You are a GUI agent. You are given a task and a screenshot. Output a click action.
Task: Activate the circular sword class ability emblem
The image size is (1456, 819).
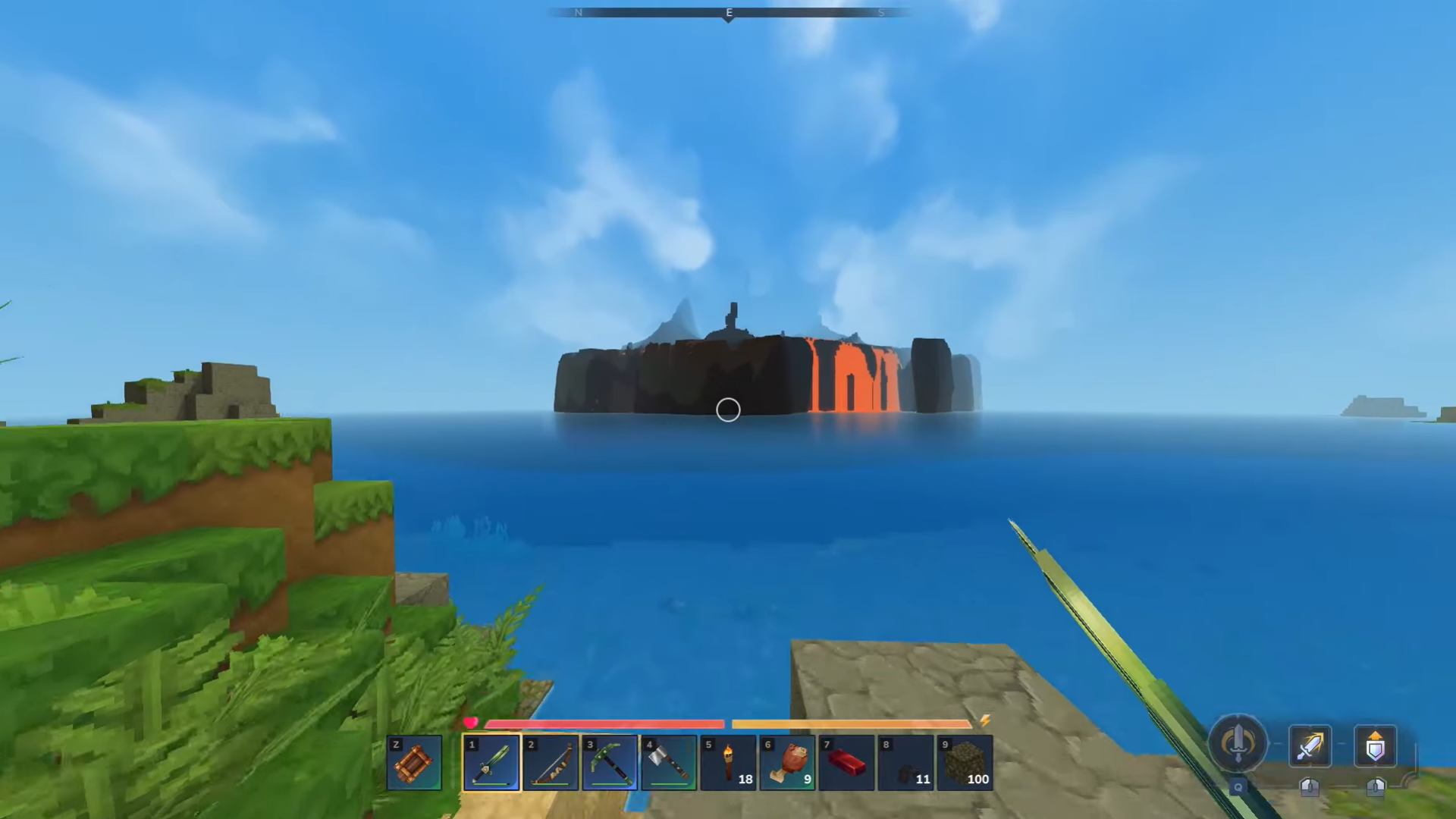[1236, 745]
